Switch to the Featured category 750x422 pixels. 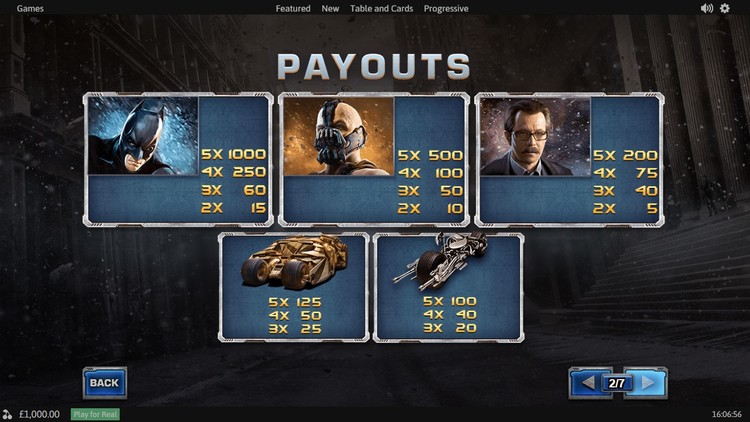(x=293, y=8)
